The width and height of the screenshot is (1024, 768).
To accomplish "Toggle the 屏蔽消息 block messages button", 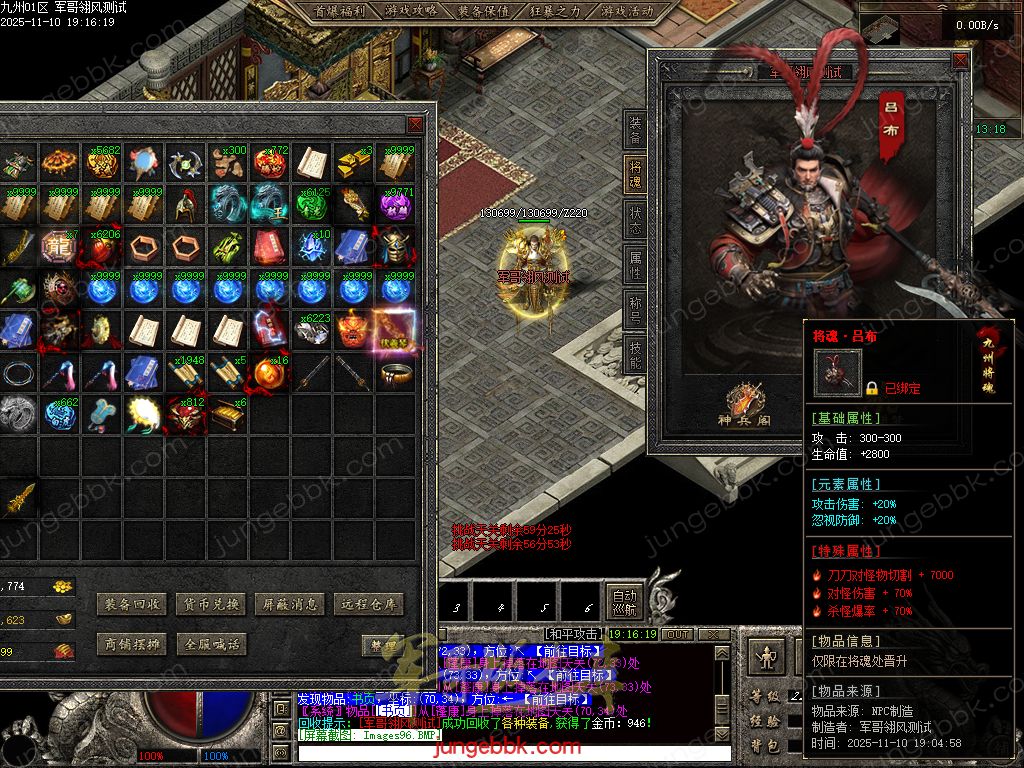I will [x=288, y=604].
